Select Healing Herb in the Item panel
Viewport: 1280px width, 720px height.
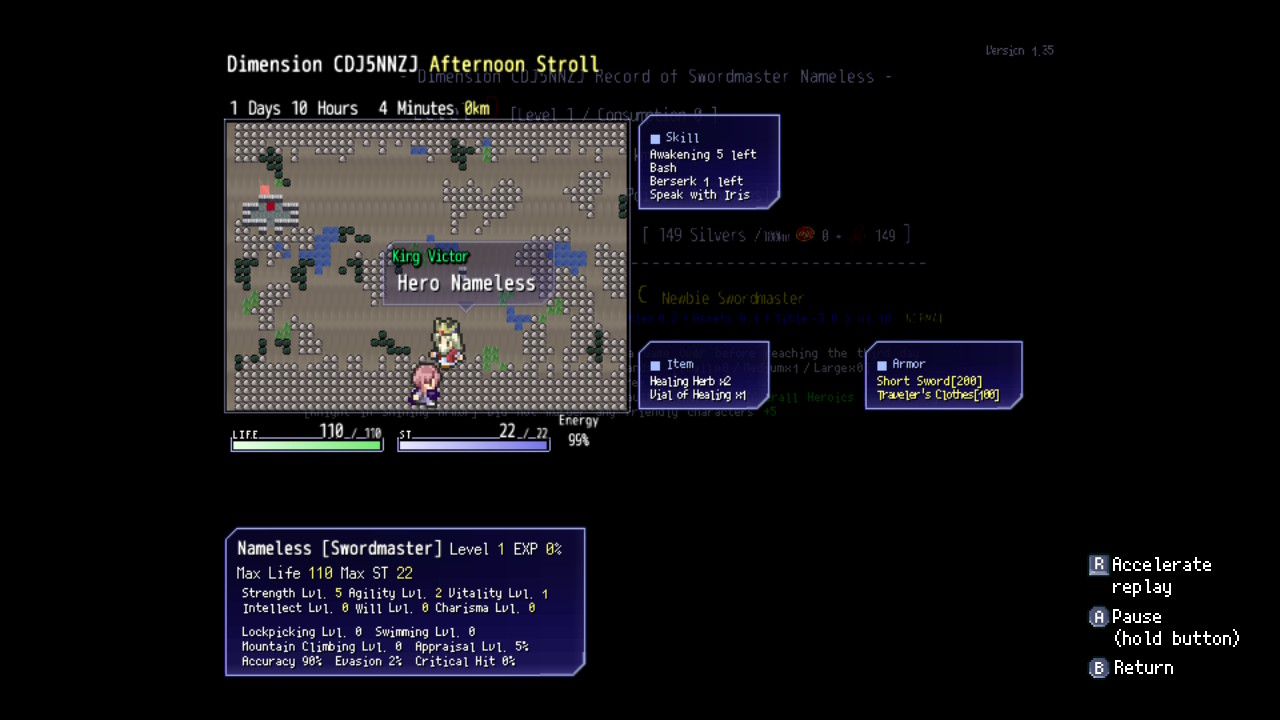688,381
